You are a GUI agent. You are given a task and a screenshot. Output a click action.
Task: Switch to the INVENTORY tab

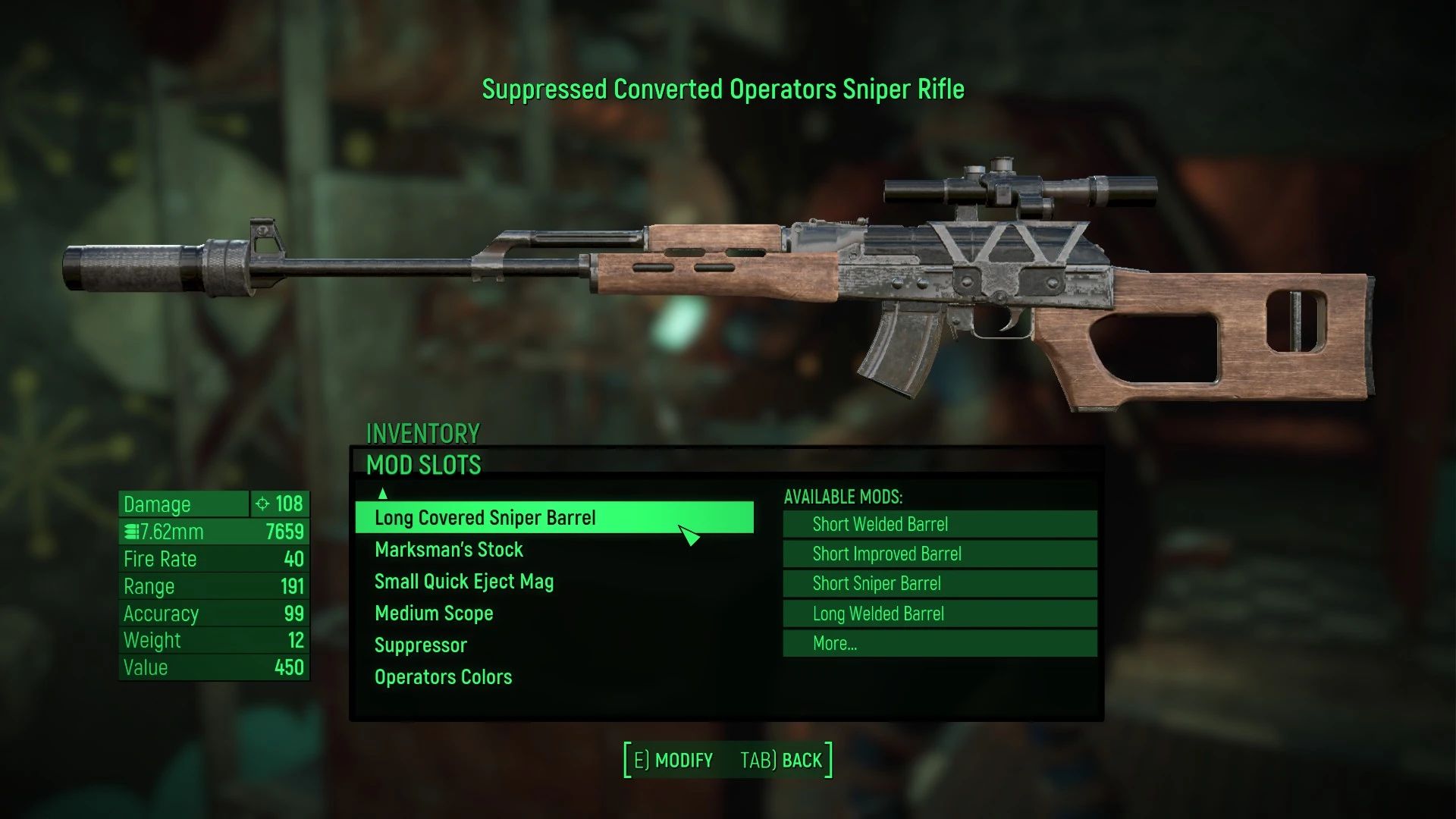[x=422, y=433]
